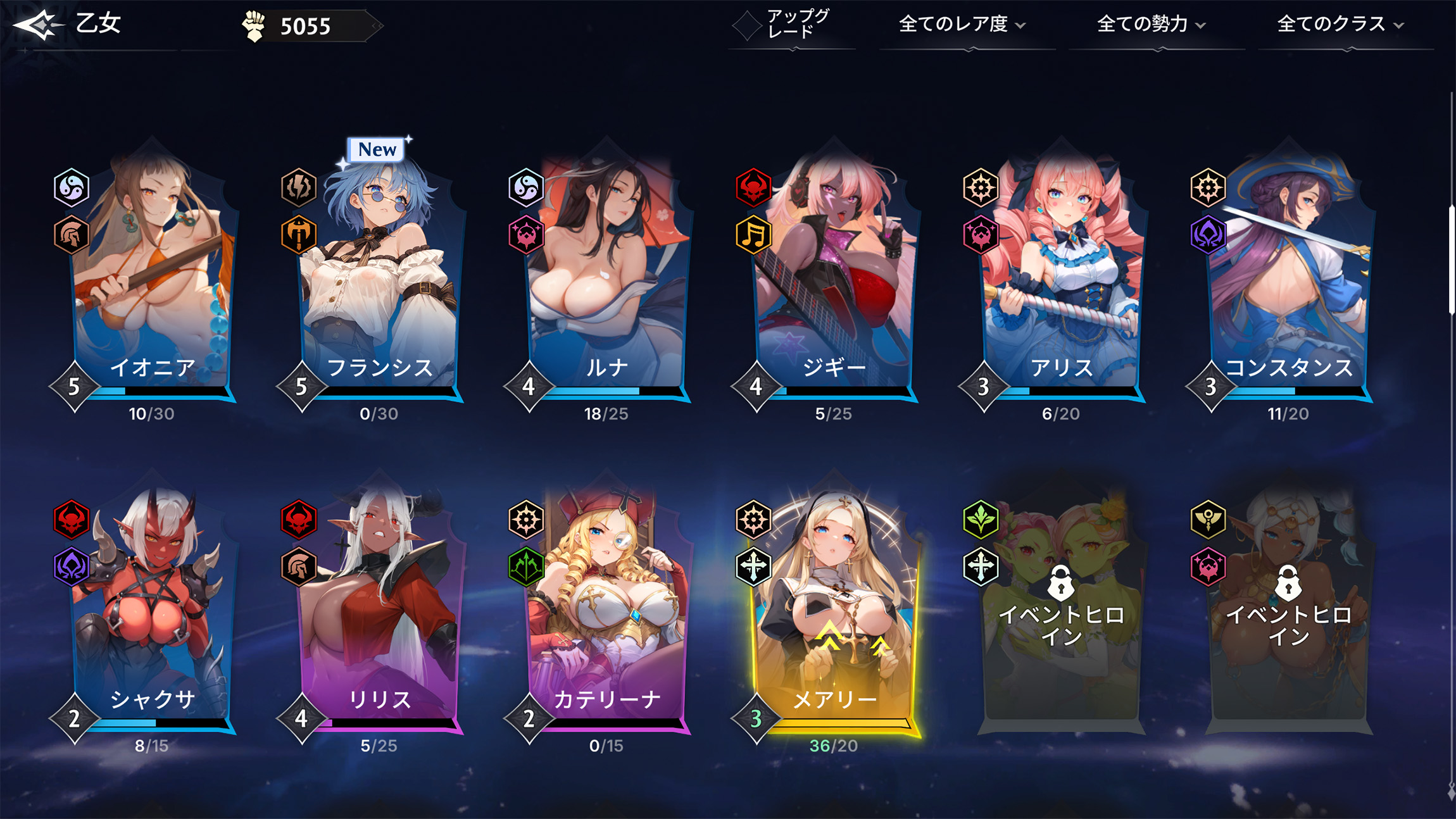
Task: Click the green trident class icon on カテリーナ's card
Action: point(526,567)
